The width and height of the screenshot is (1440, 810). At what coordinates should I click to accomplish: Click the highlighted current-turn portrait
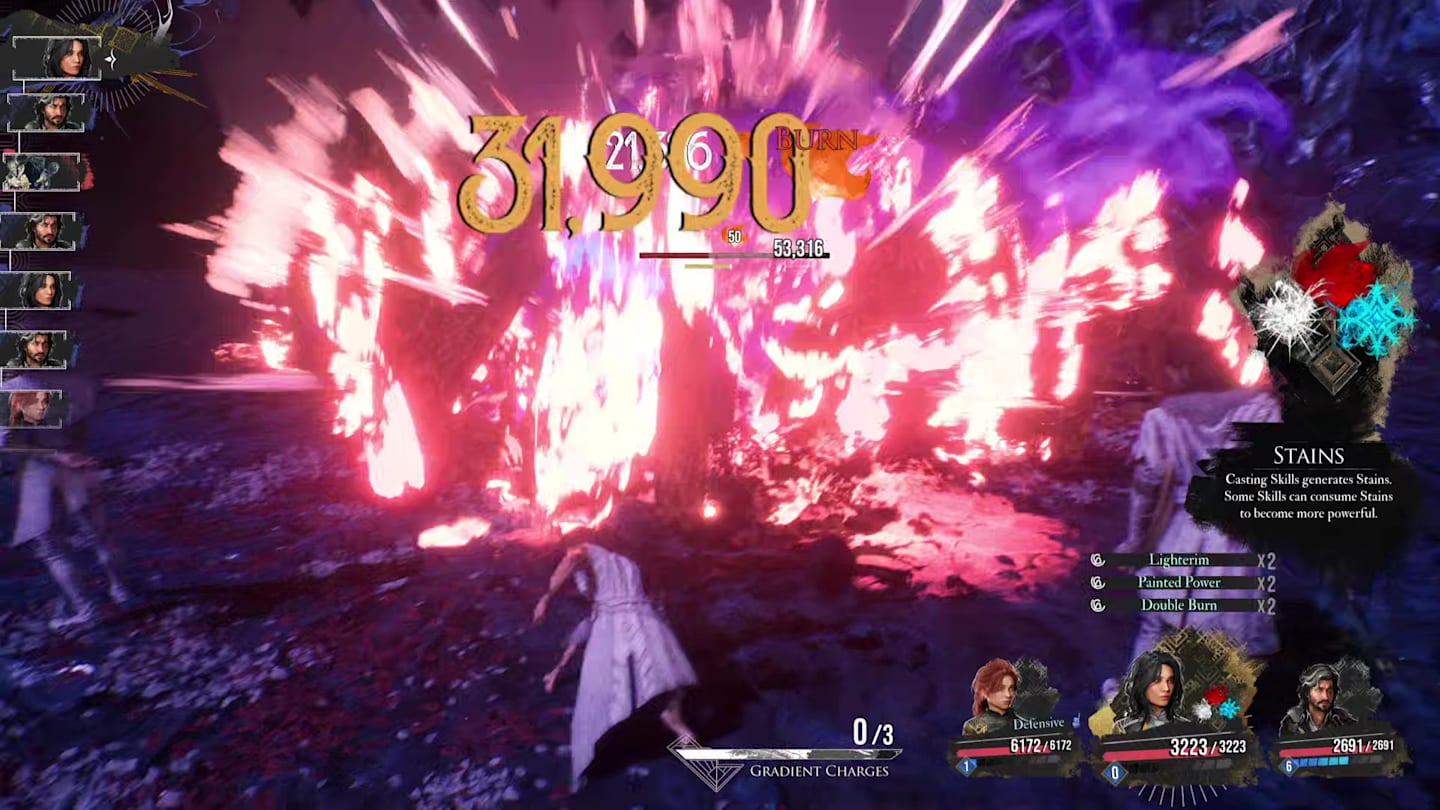pos(57,58)
